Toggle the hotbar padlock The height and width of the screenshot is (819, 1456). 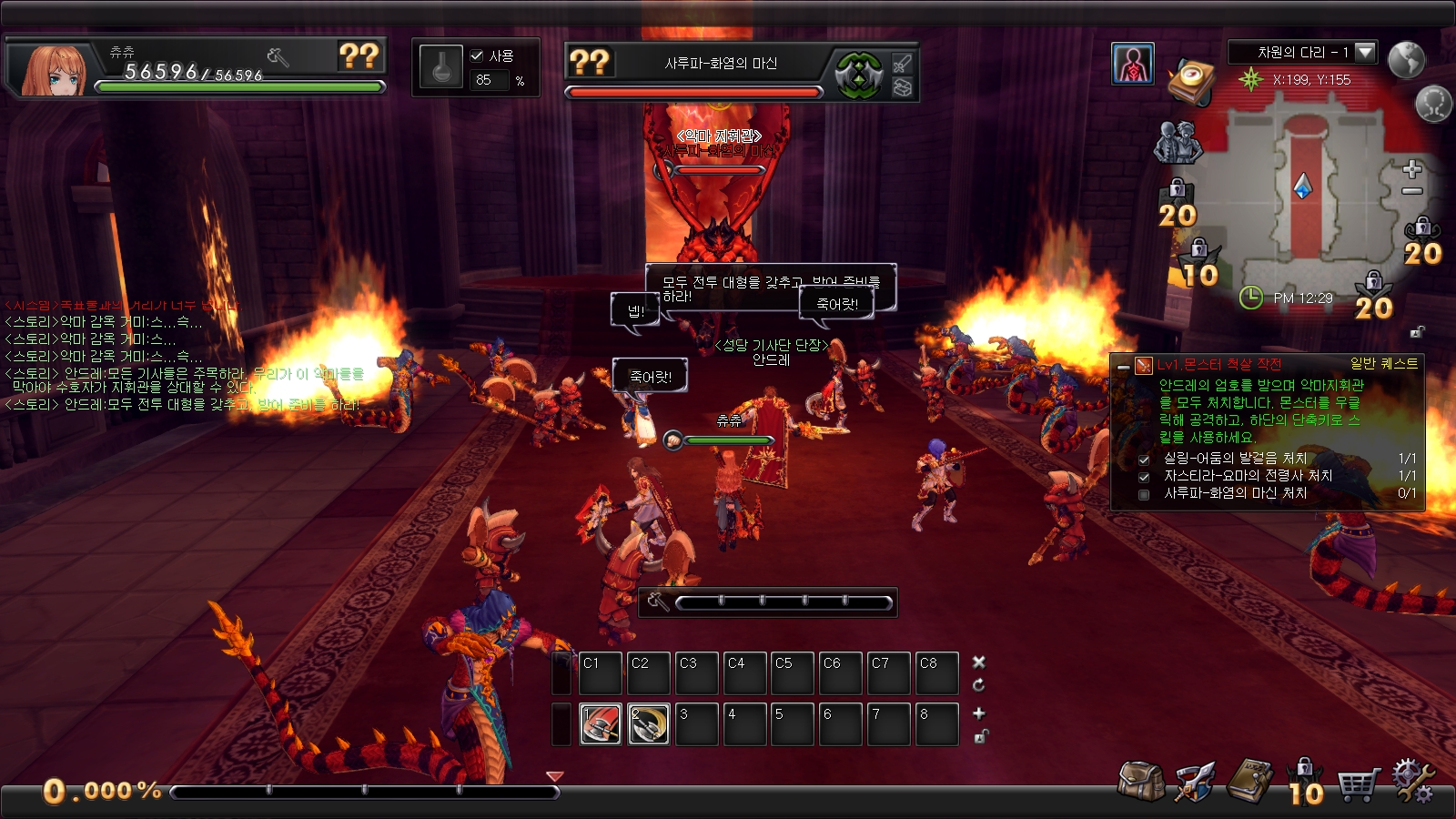(980, 736)
